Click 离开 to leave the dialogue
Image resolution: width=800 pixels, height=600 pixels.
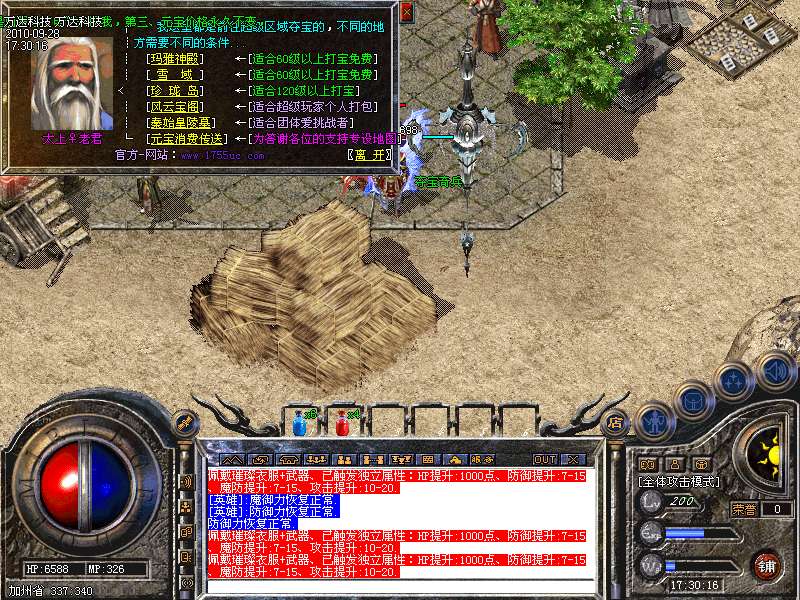[372, 155]
